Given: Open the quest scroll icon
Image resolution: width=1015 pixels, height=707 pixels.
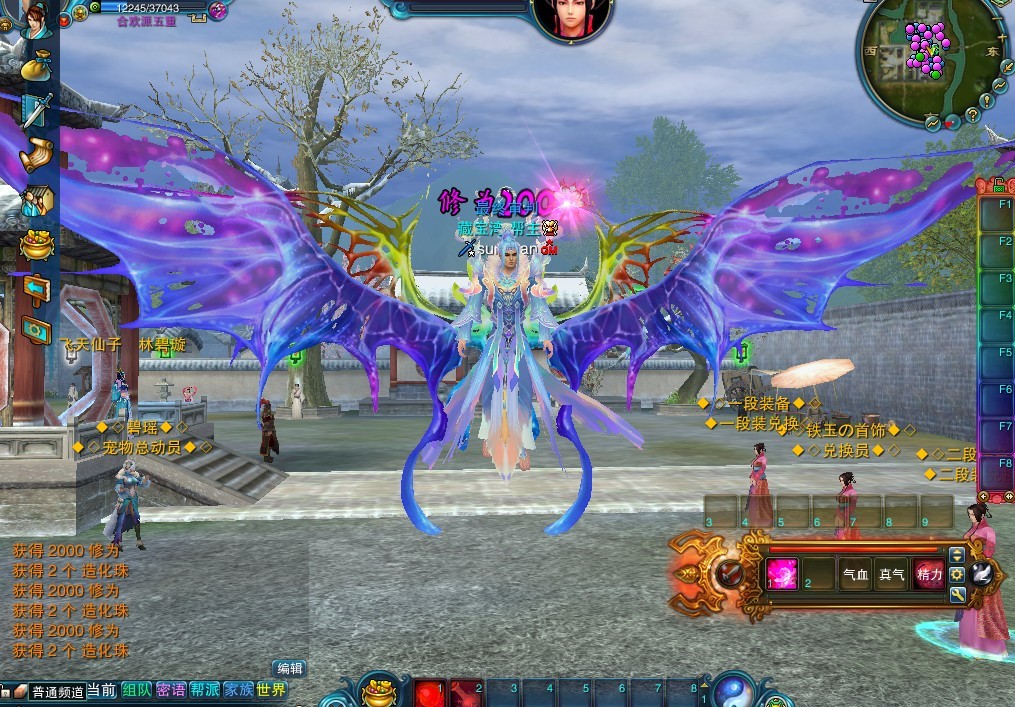Looking at the screenshot, I should coord(35,155).
